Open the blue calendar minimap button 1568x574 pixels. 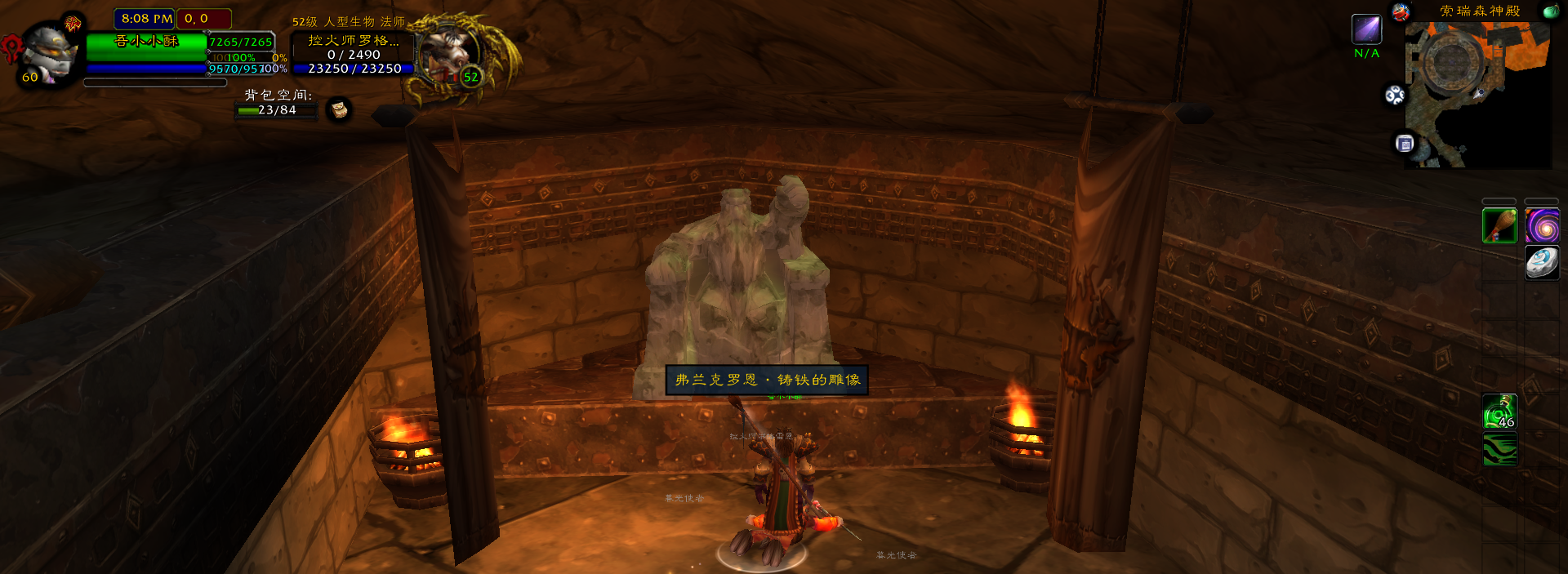(x=1405, y=145)
